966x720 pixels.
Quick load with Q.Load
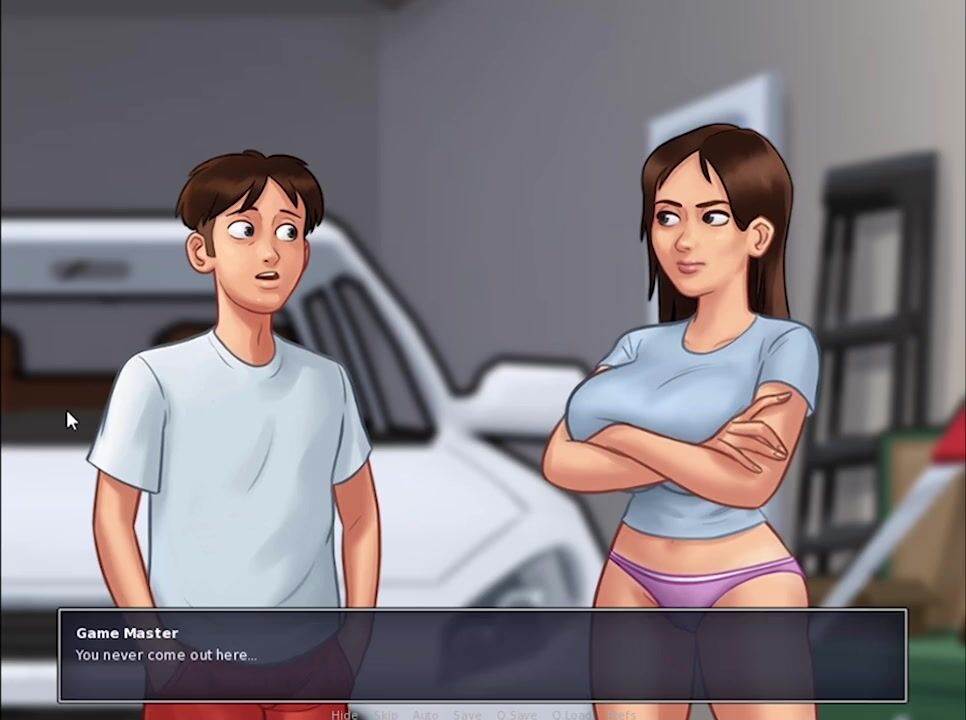572,714
